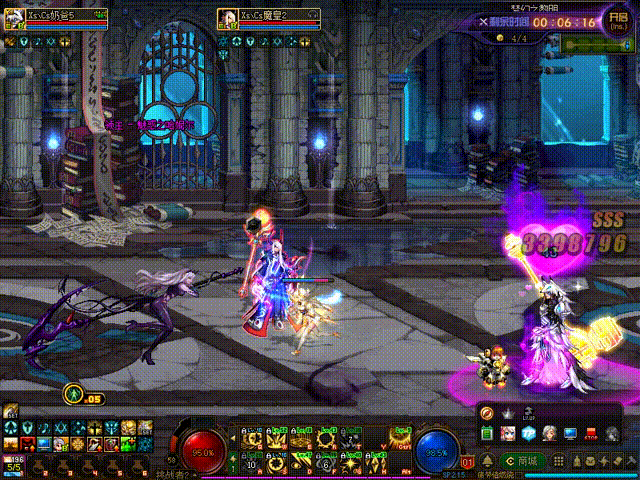This screenshot has height=480, width=640.
Task: Open the blue monitor icon in the menu panel
Action: click(571, 433)
